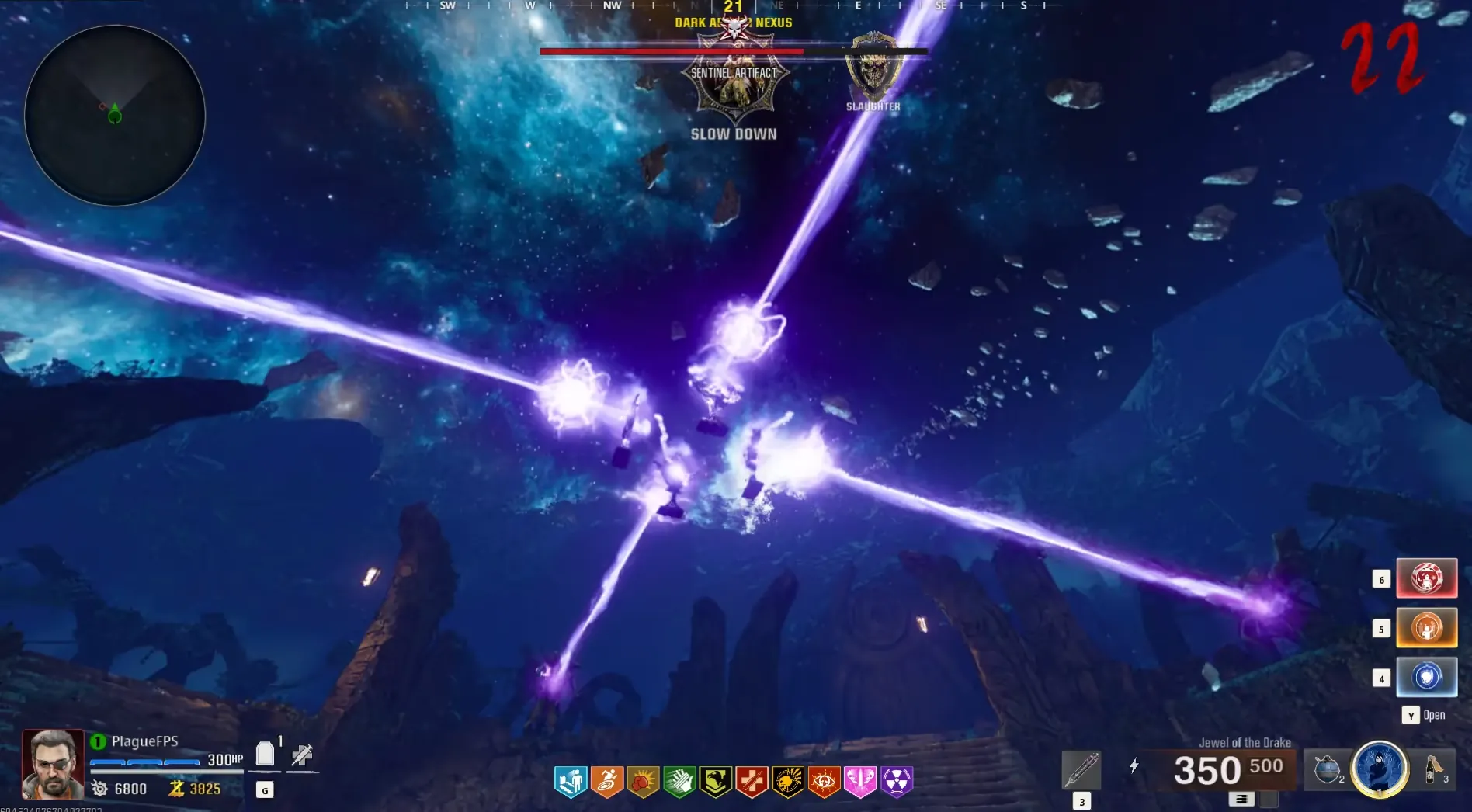Image resolution: width=1472 pixels, height=812 pixels.
Task: Use the red gobblegum in slot six
Action: pyautogui.click(x=1426, y=578)
